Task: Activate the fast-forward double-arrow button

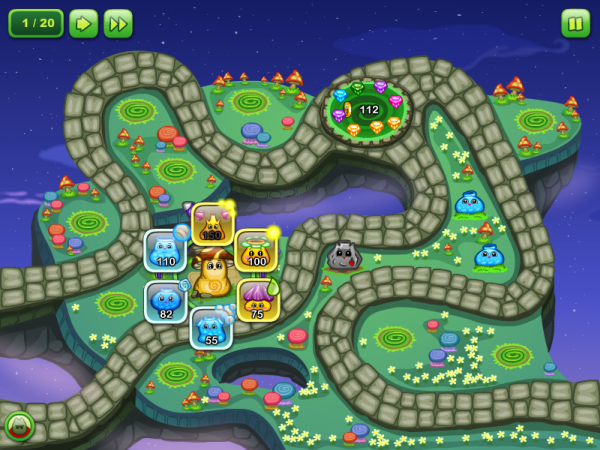Action: [118, 23]
